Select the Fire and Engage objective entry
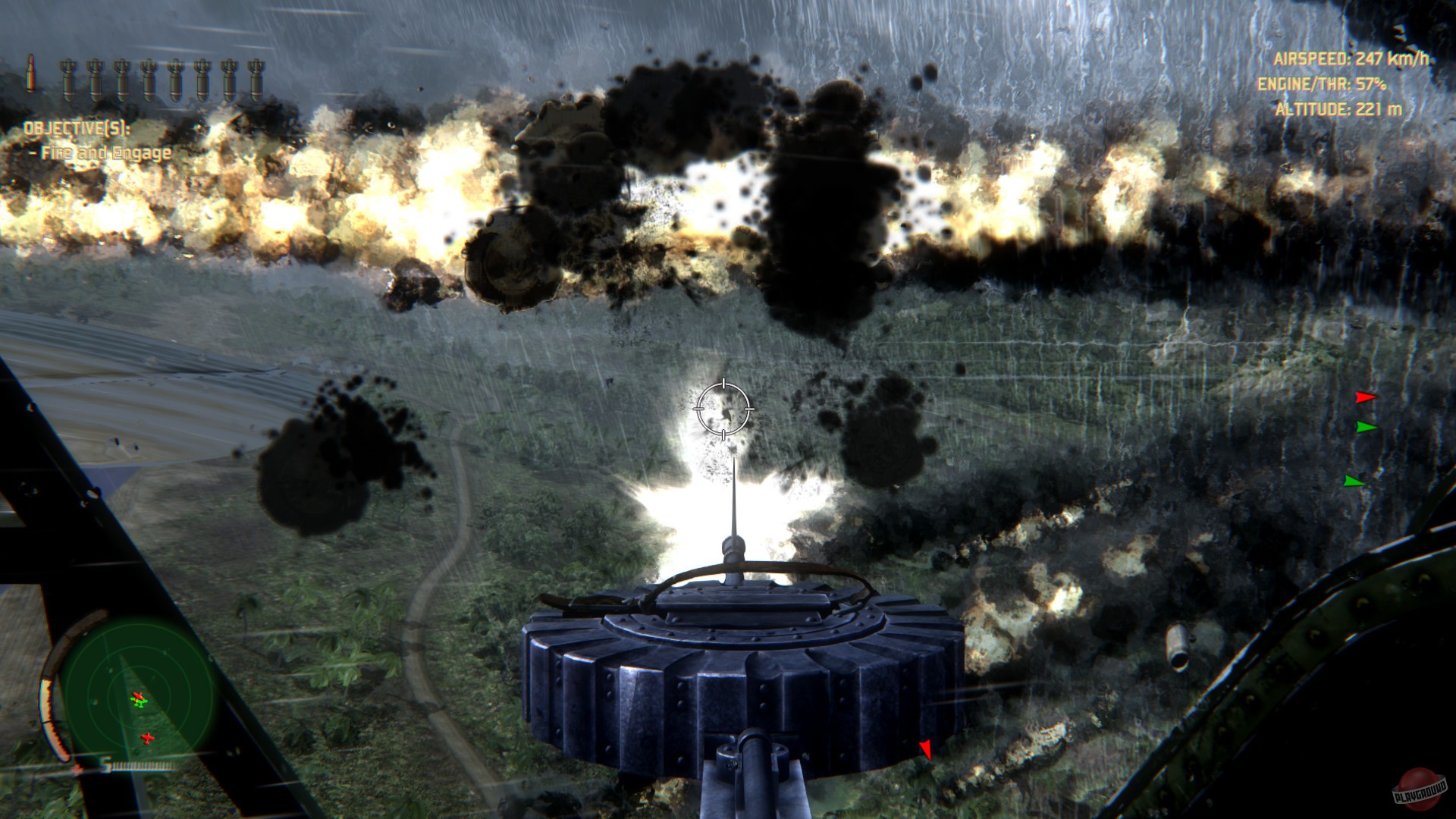The image size is (1456, 819). pyautogui.click(x=102, y=152)
